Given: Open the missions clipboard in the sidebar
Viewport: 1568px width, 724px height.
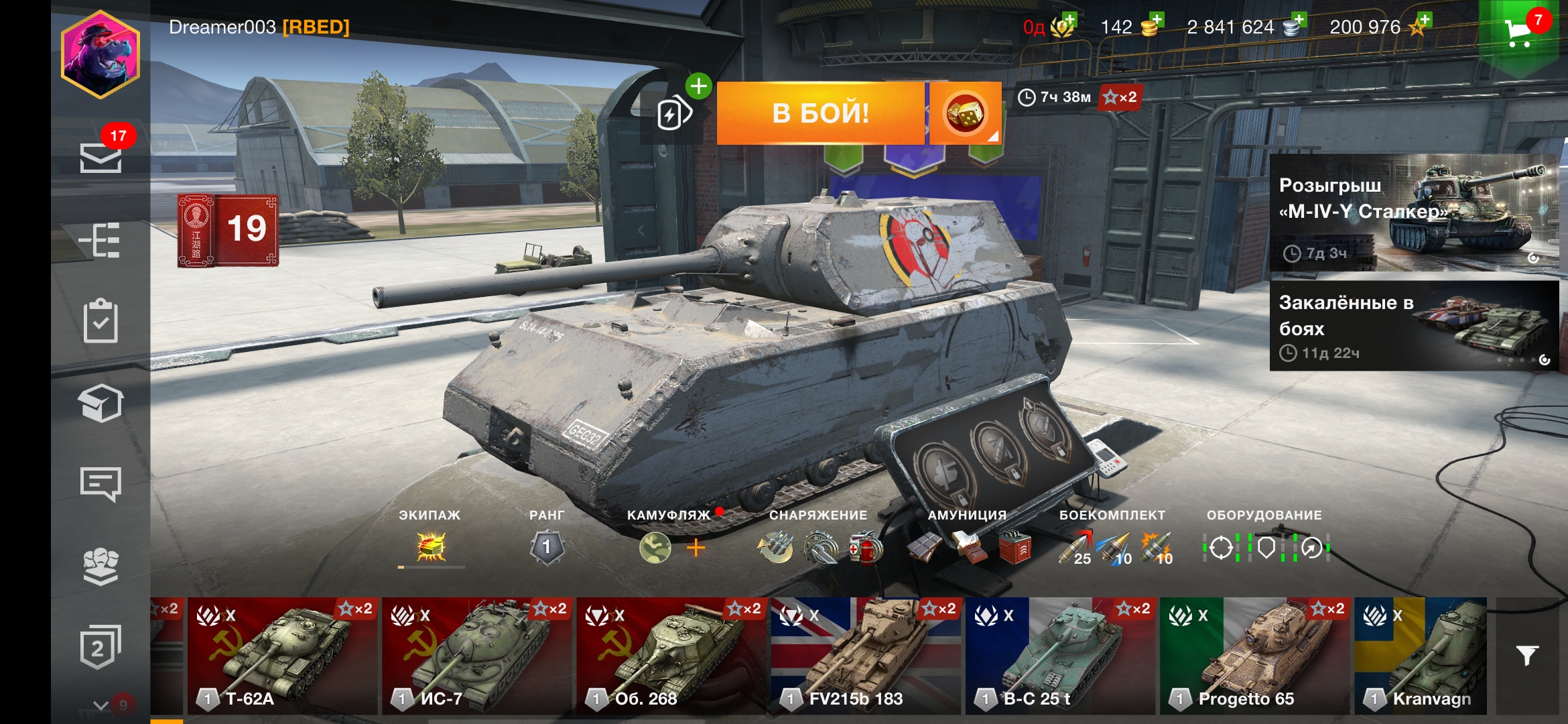Looking at the screenshot, I should (101, 321).
